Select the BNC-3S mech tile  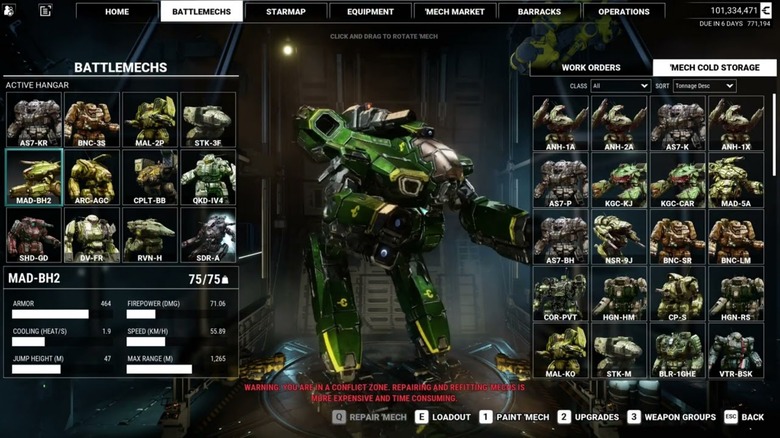click(91, 120)
